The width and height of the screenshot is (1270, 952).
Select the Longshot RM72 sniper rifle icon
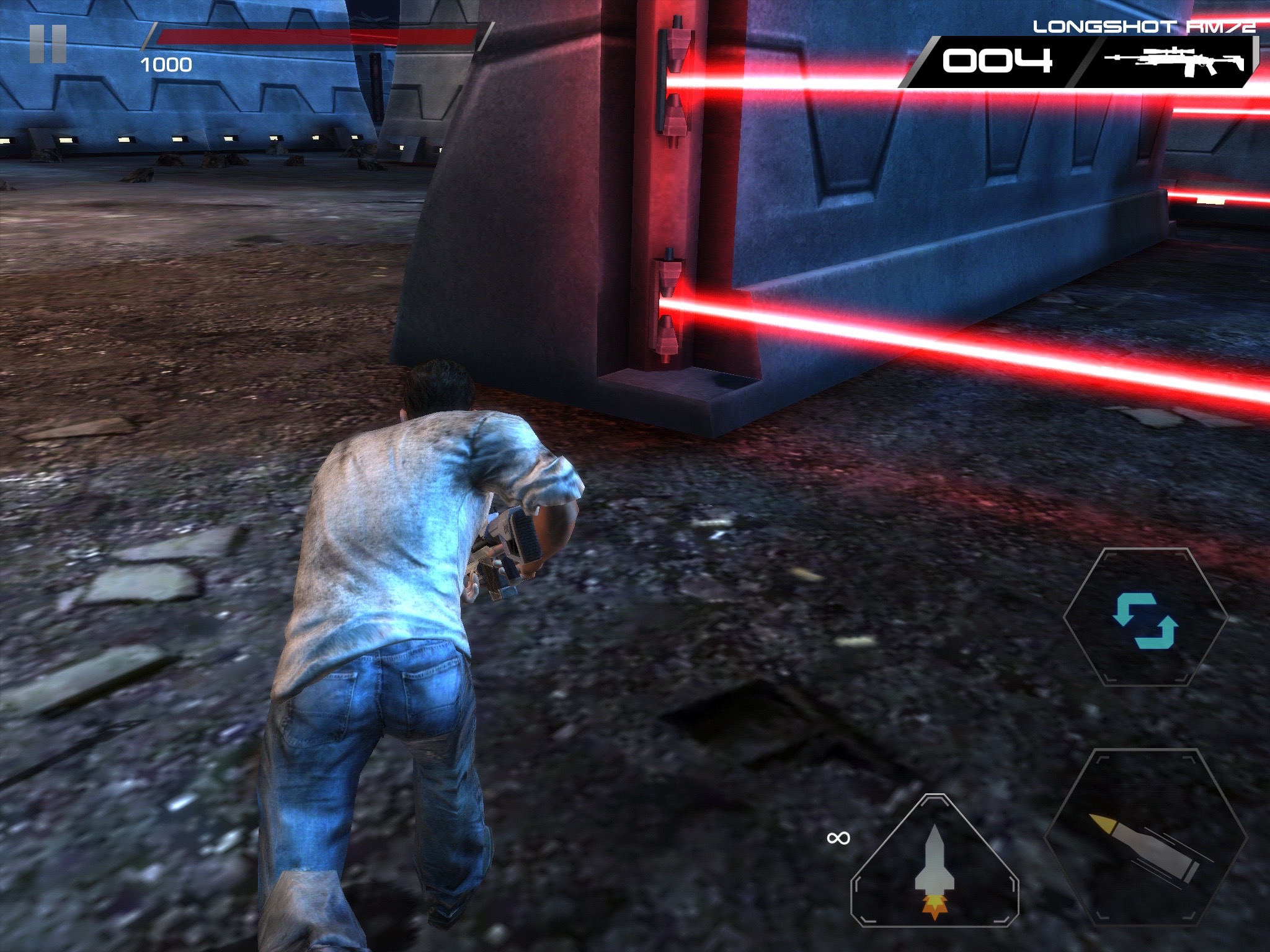point(1175,62)
